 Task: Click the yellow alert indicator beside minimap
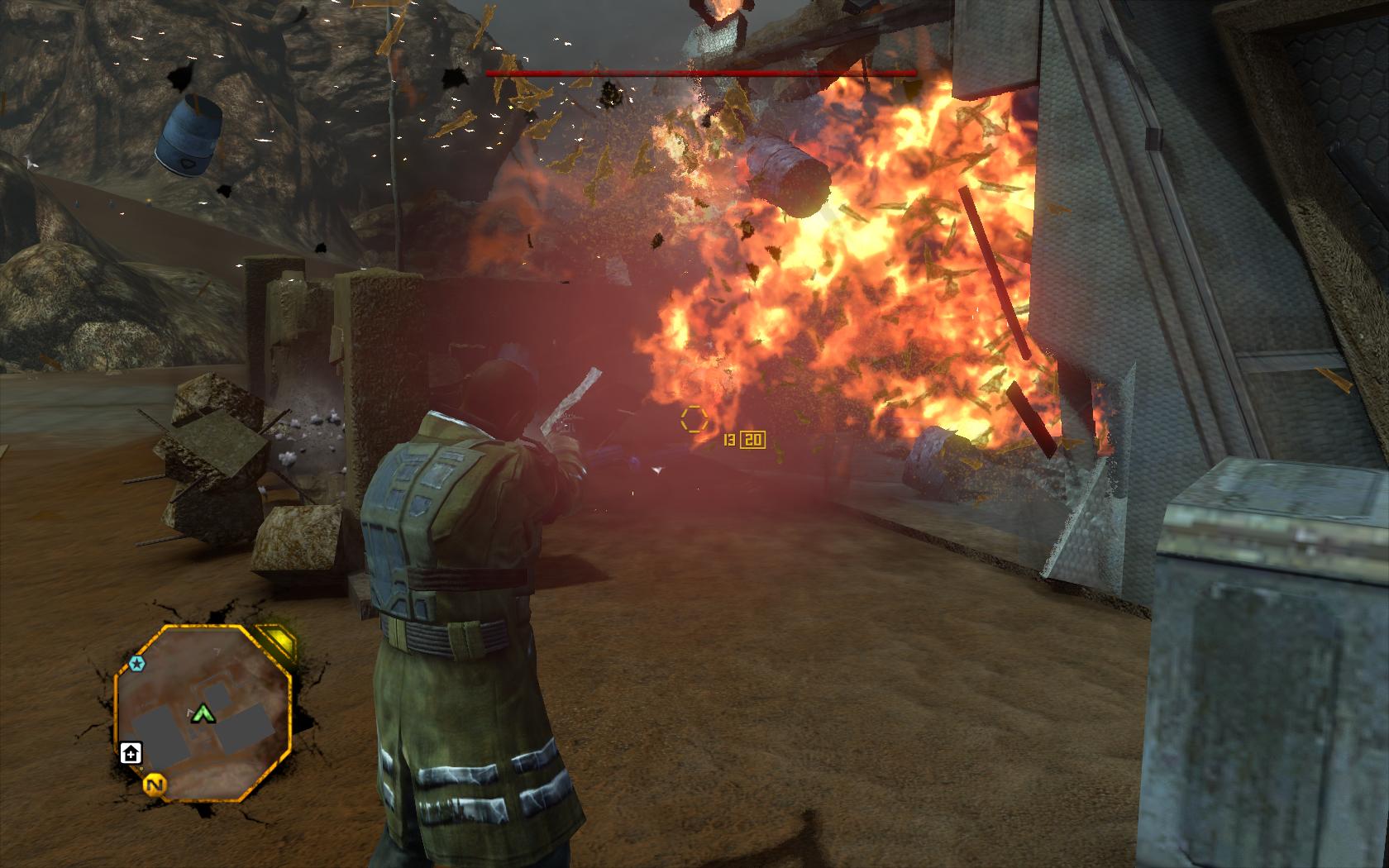279,641
